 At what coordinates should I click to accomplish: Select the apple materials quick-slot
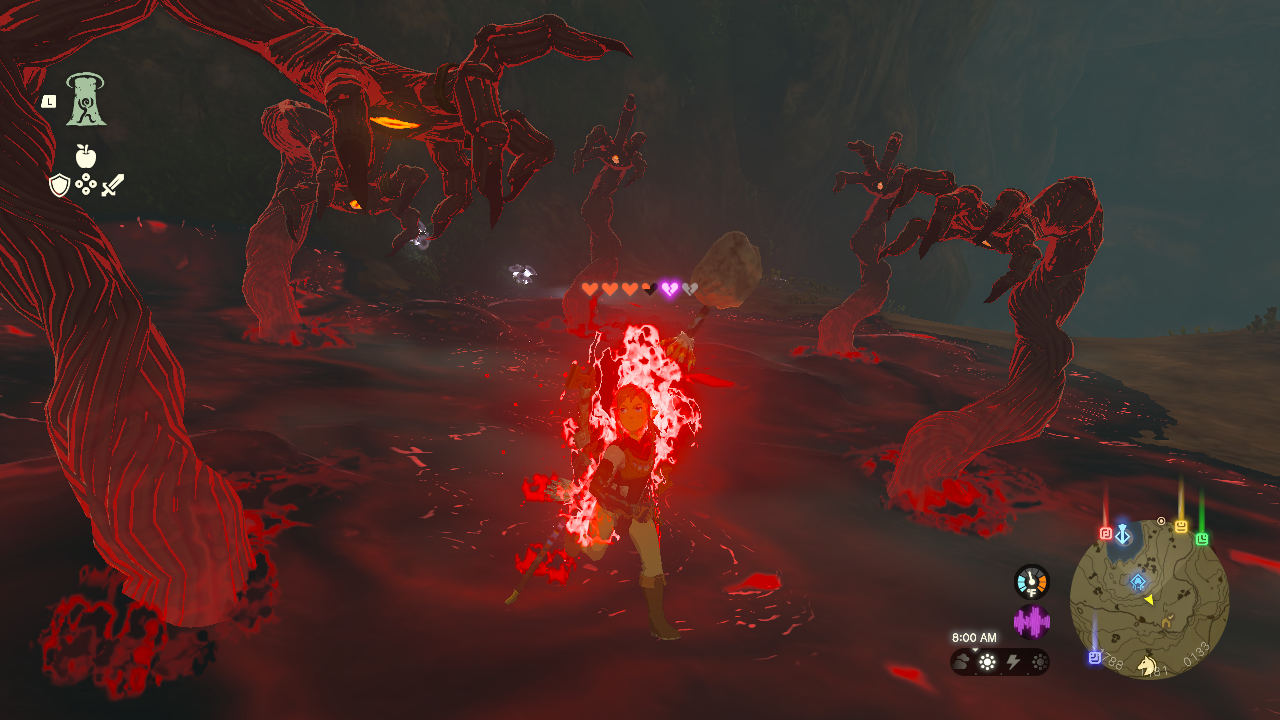point(86,156)
